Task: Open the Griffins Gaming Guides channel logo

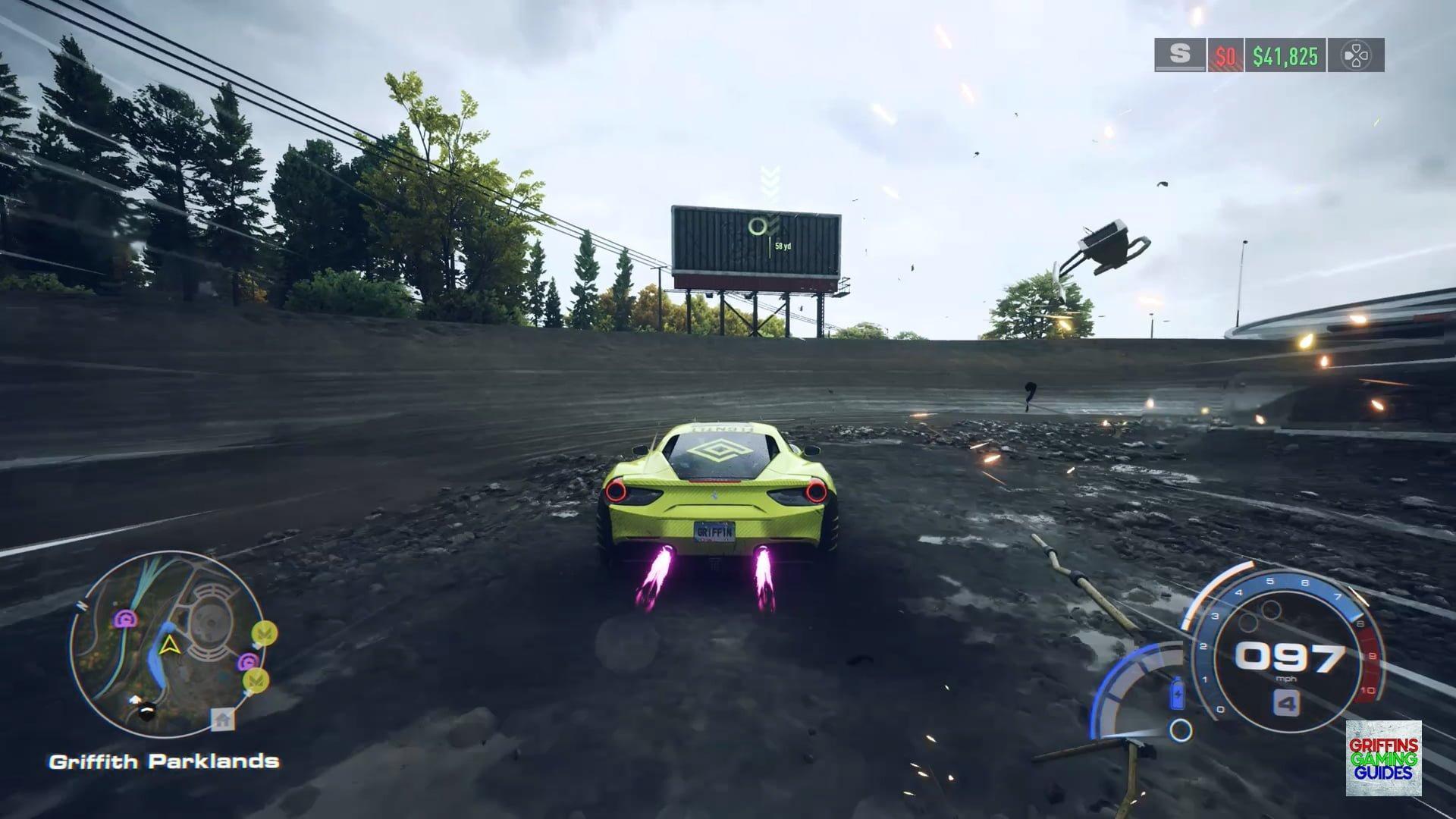Action: point(1383,758)
